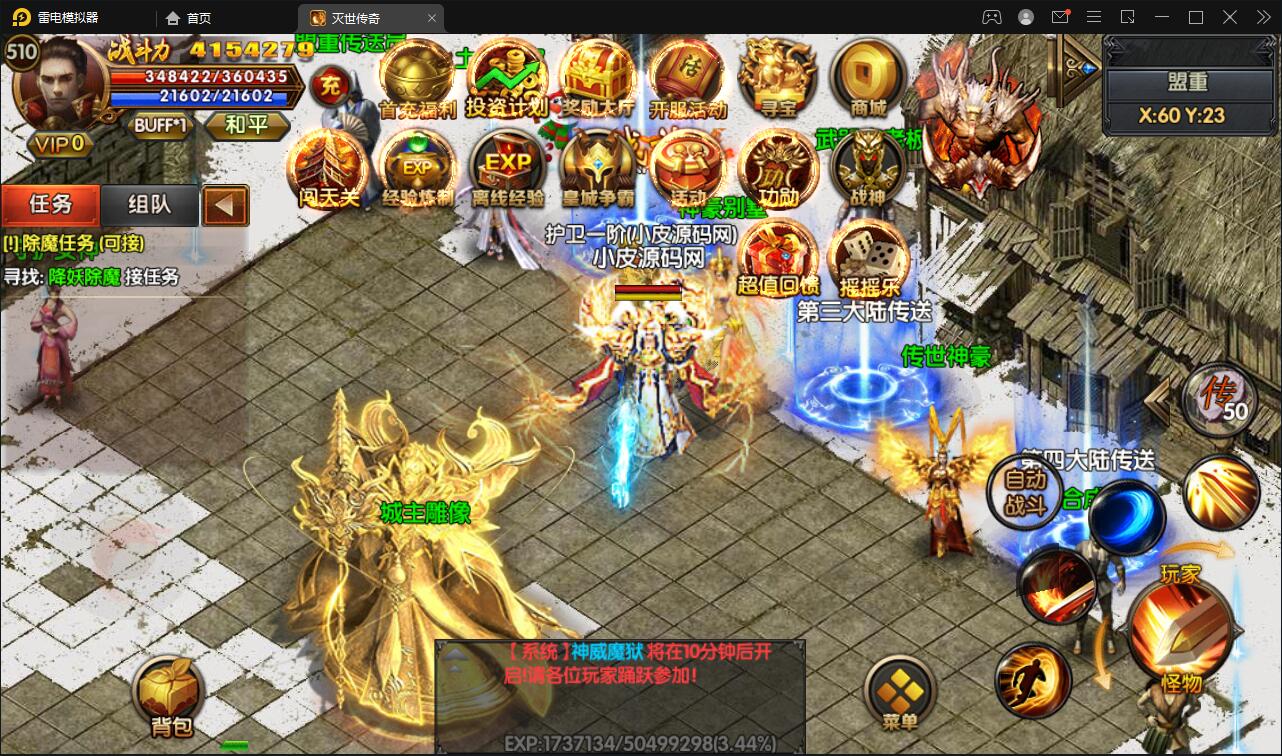Open 经验炼制 experience refining
1282x756 pixels.
tap(417, 167)
